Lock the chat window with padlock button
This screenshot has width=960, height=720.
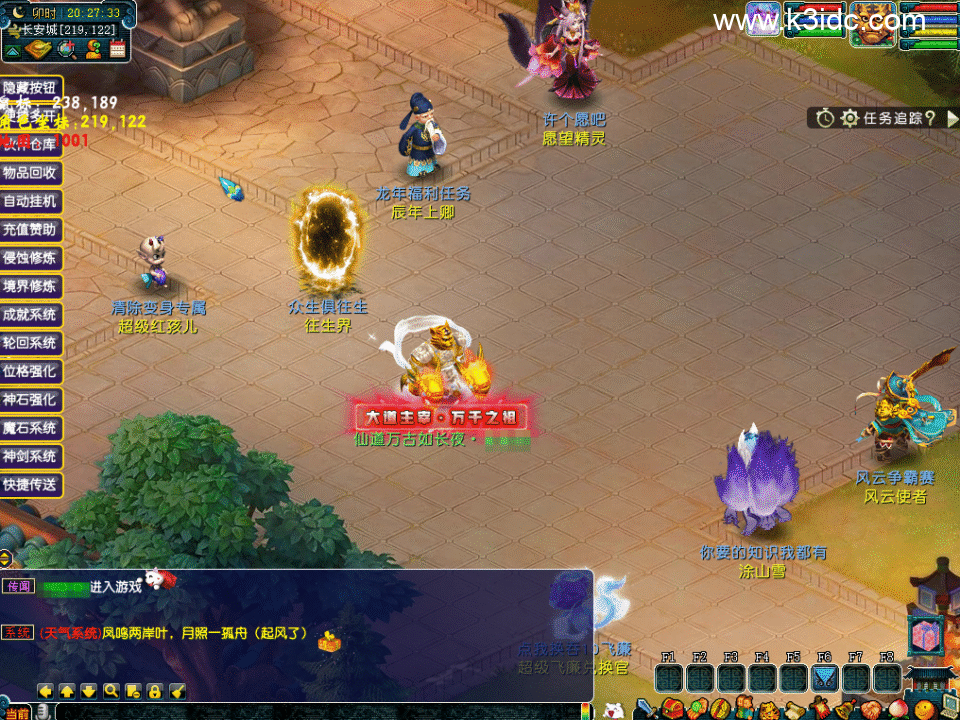[x=155, y=691]
